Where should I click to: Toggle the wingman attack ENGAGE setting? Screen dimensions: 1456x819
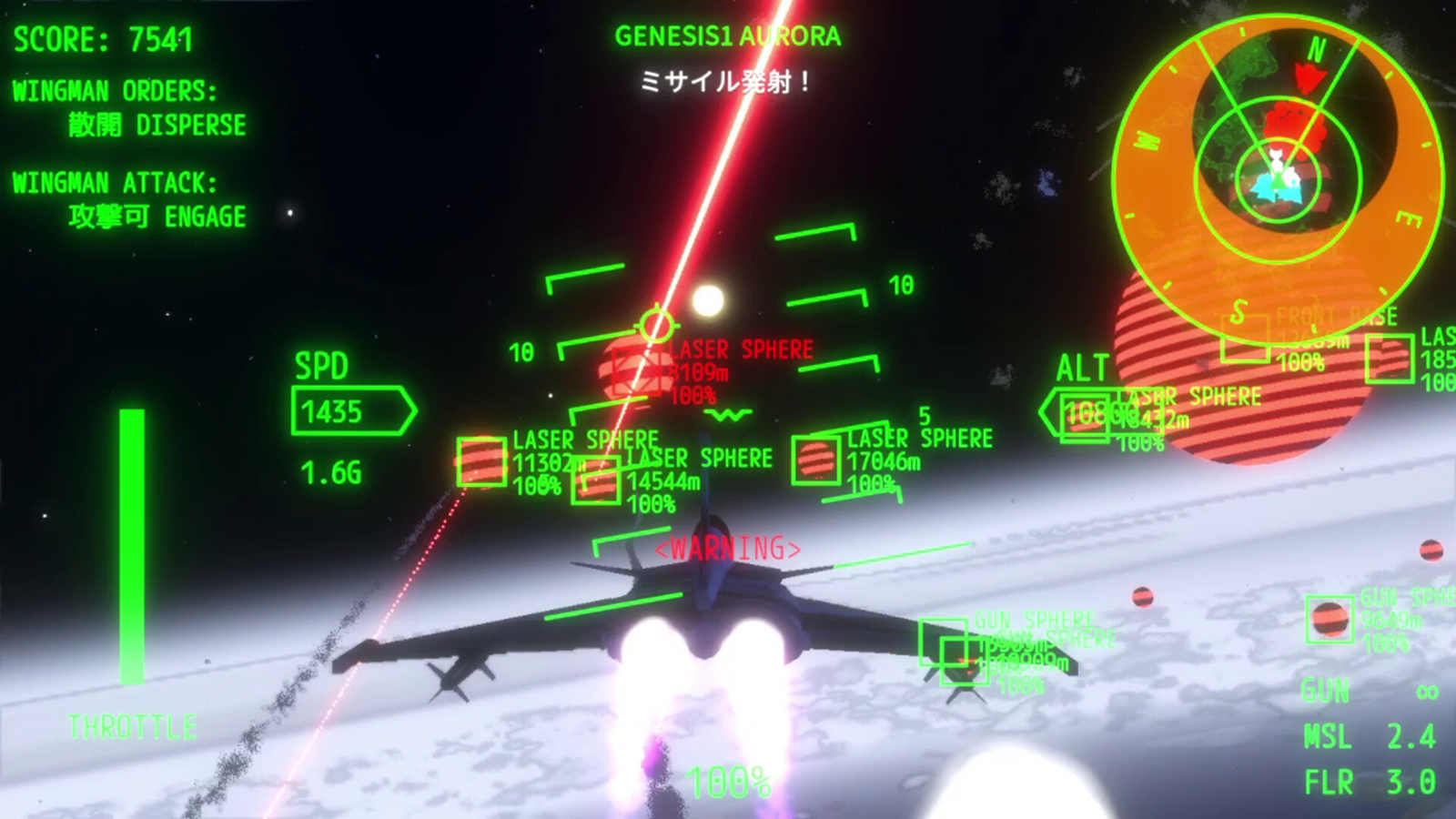(x=157, y=217)
